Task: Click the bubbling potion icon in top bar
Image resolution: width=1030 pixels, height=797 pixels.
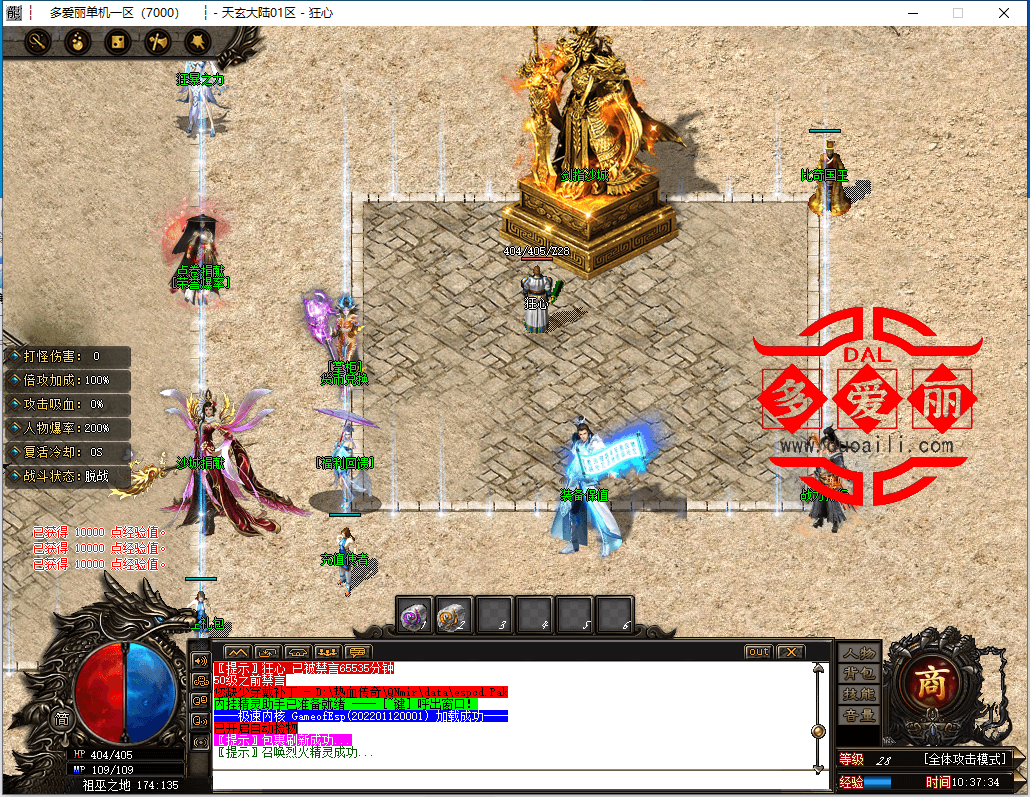Action: (x=78, y=42)
